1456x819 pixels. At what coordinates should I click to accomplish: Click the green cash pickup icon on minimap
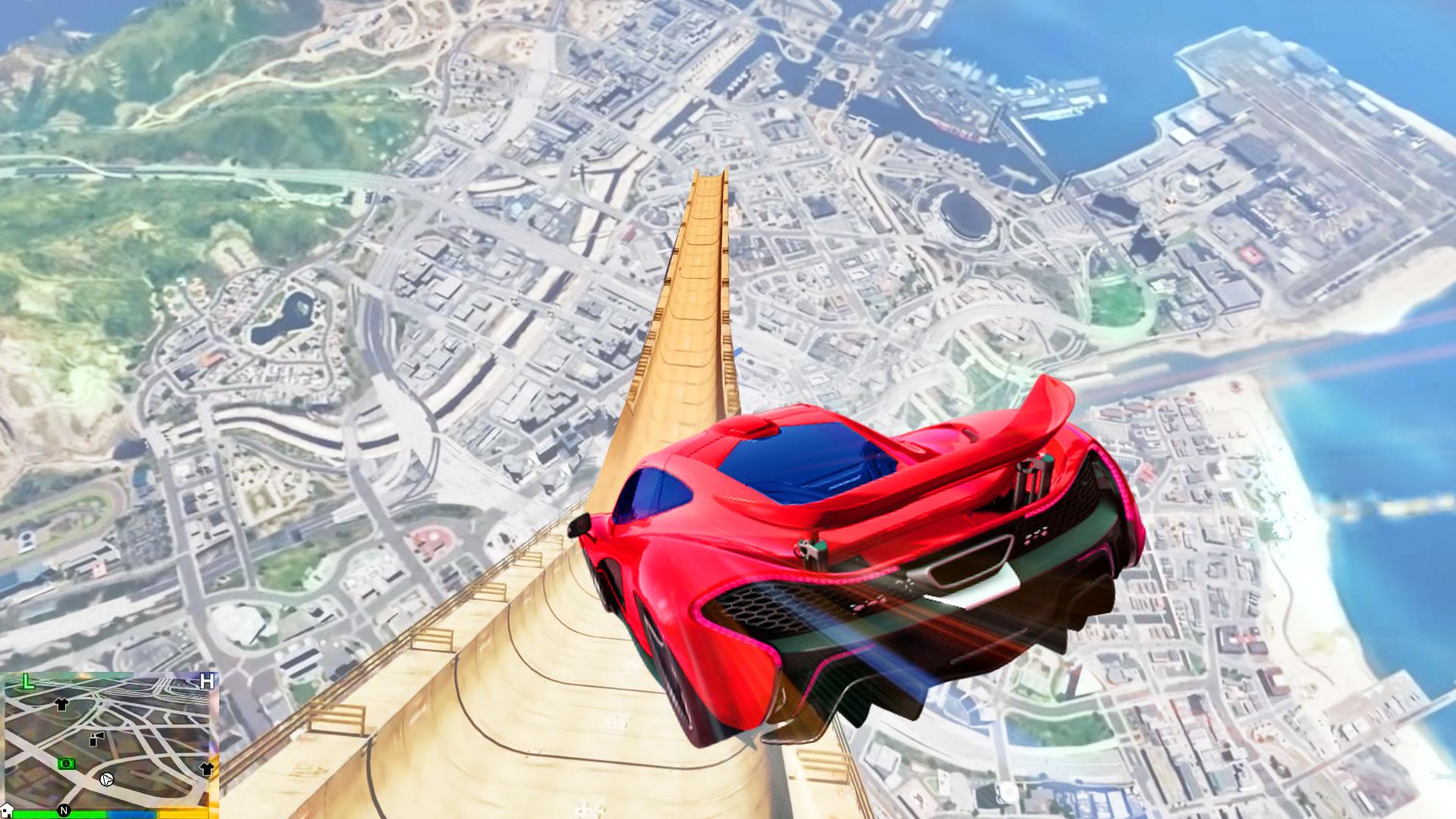(x=66, y=764)
